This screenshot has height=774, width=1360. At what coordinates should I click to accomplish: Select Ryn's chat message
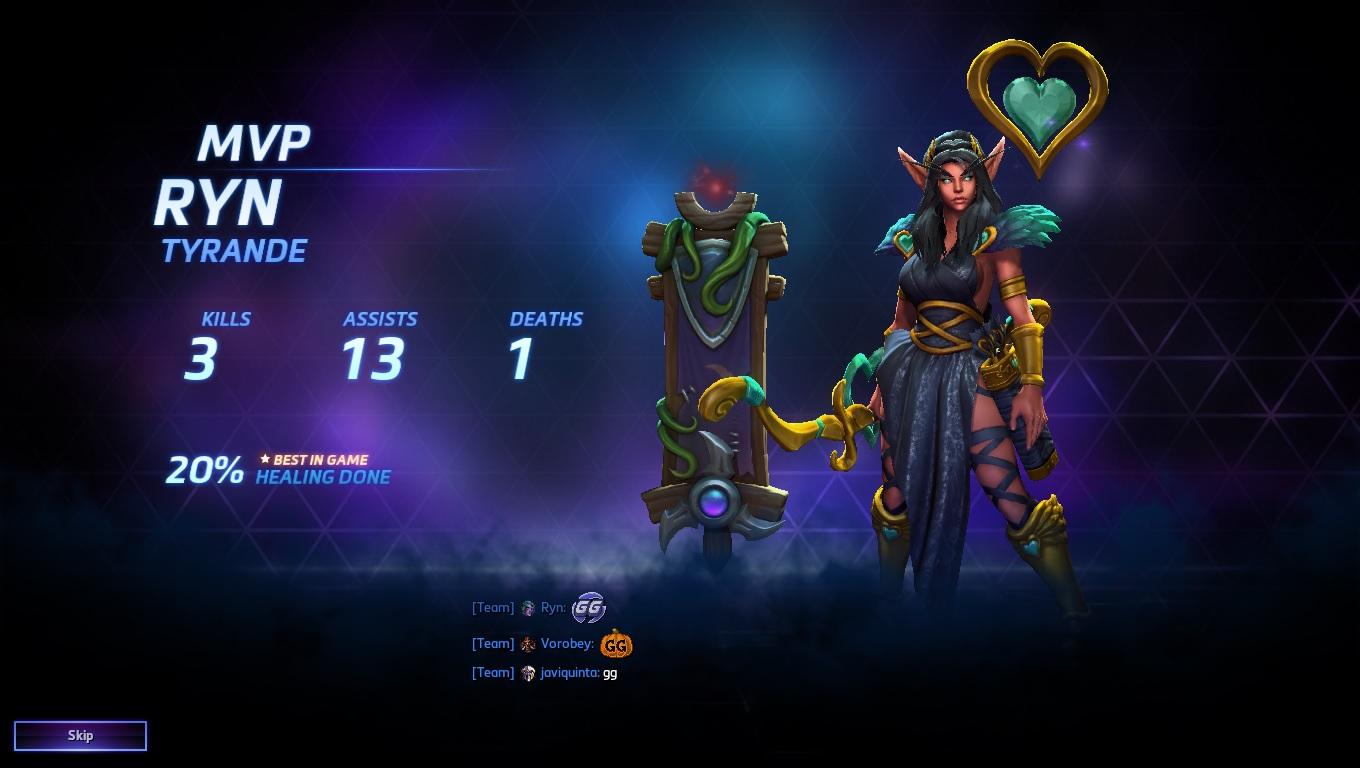[588, 607]
